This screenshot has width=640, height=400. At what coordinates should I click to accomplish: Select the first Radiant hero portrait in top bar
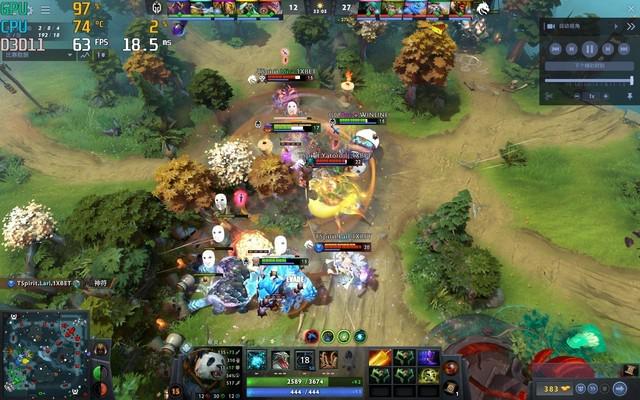coord(178,8)
